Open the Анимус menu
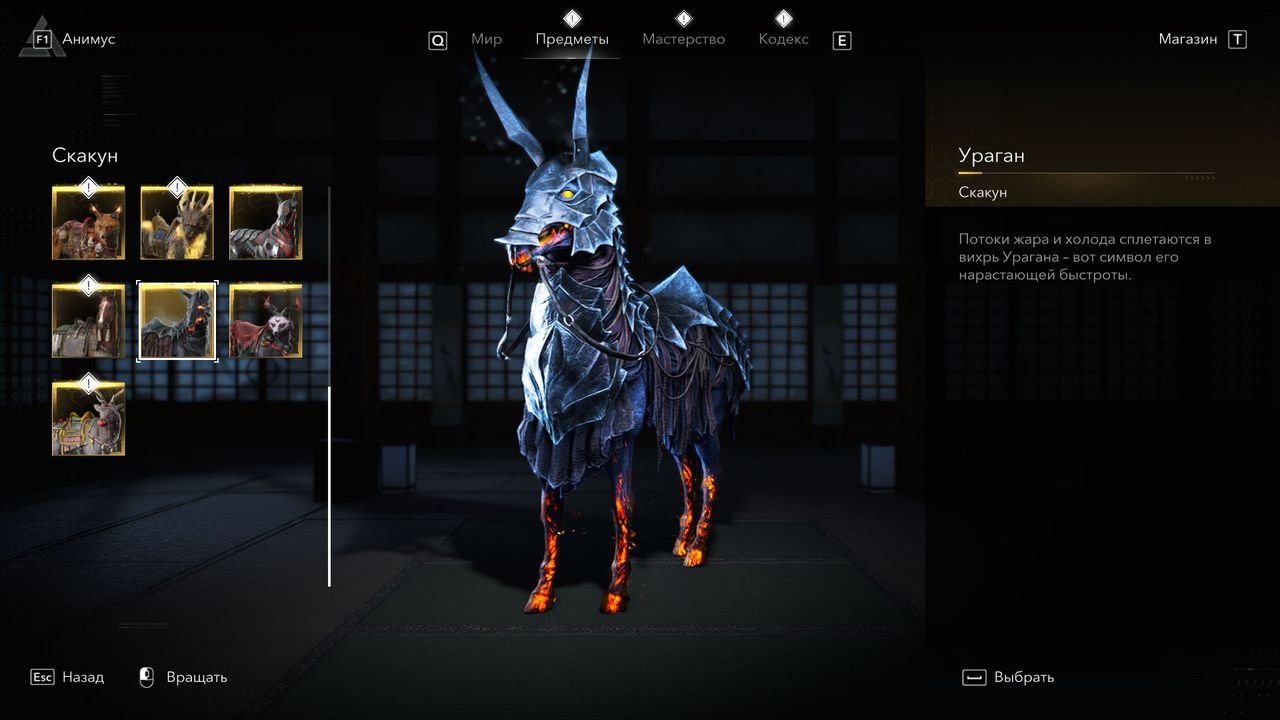 coord(88,40)
